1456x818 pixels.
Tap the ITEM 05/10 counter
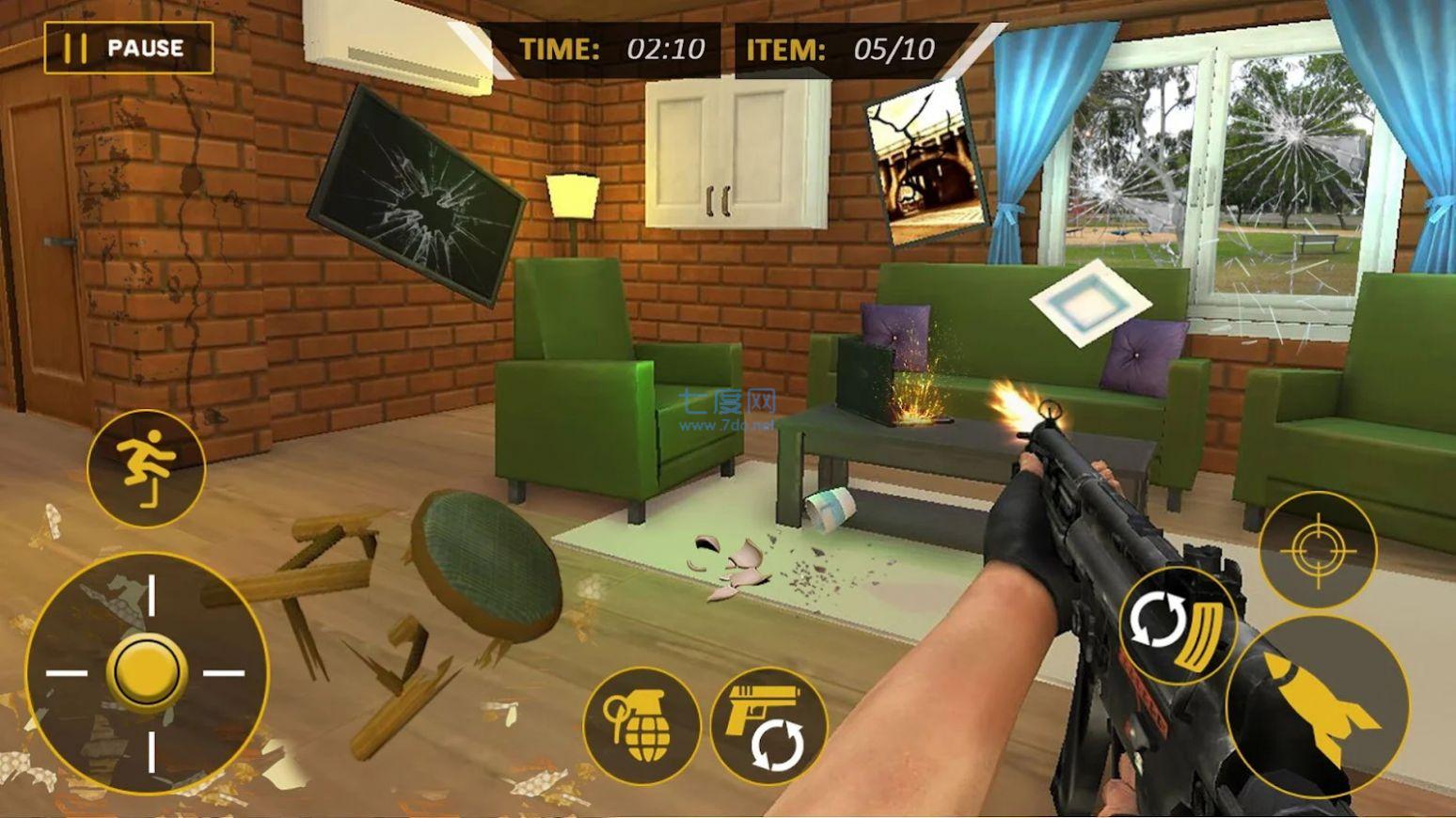click(x=842, y=50)
